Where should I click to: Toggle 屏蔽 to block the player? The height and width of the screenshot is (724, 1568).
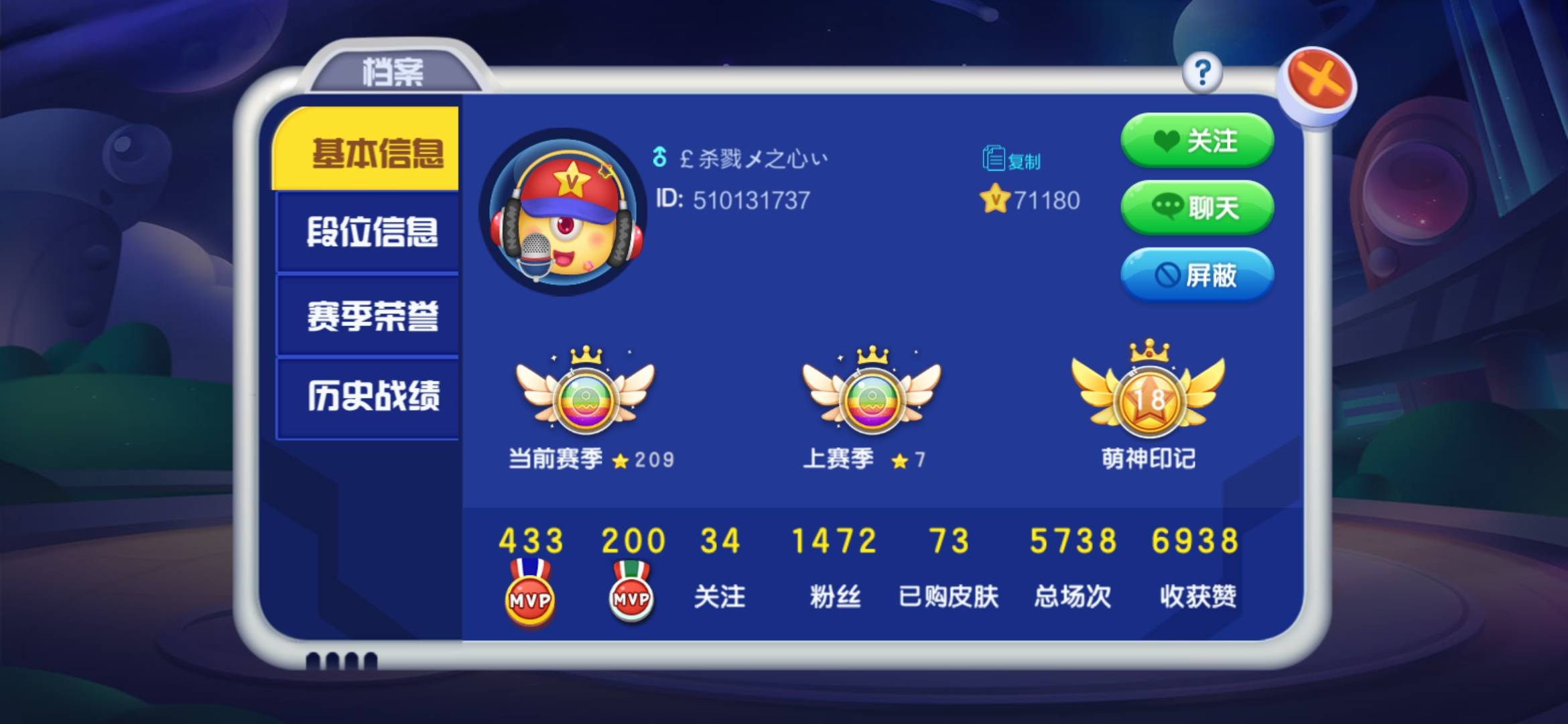coord(1197,276)
